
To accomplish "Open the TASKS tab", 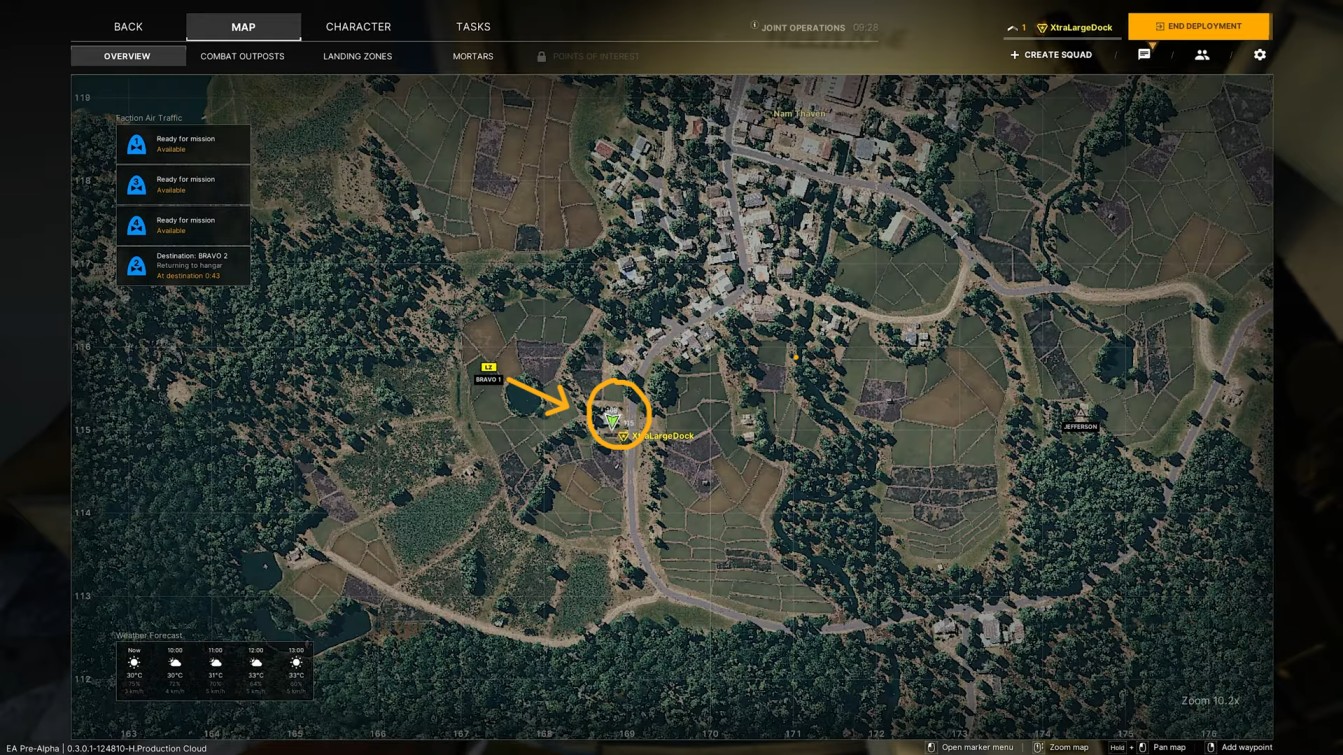I will coord(473,27).
